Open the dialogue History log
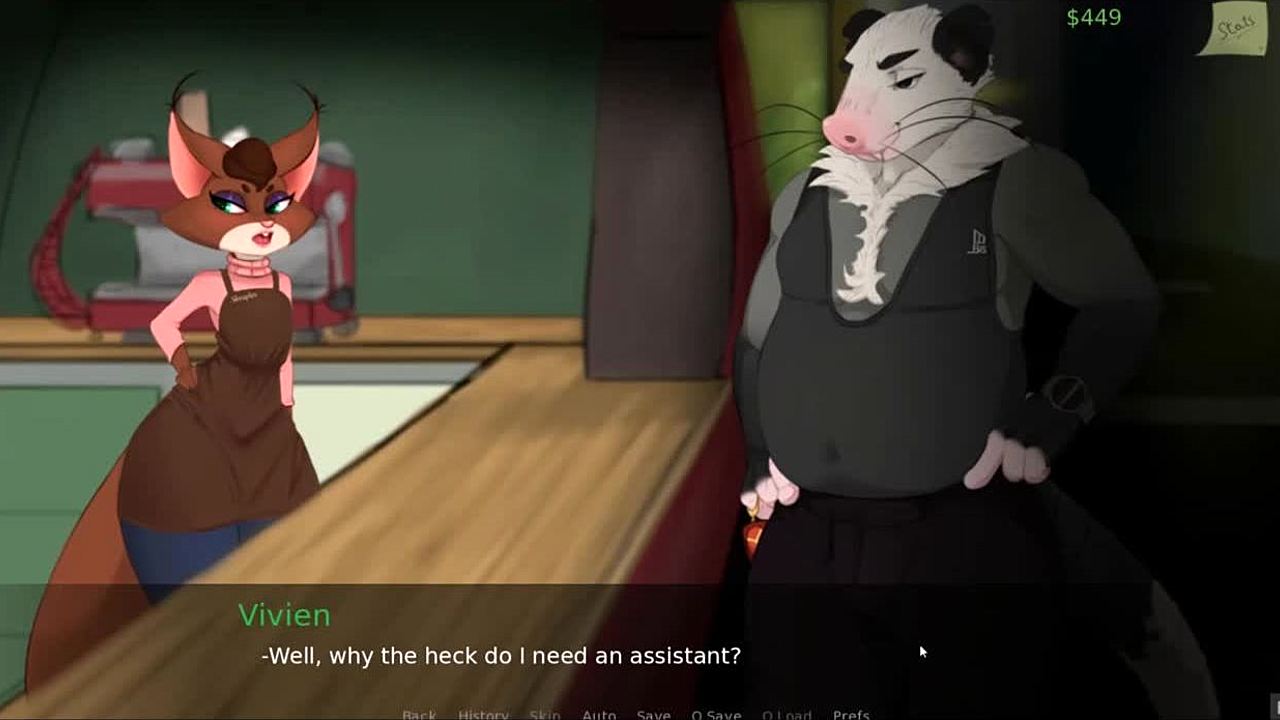The image size is (1280, 720). [483, 714]
